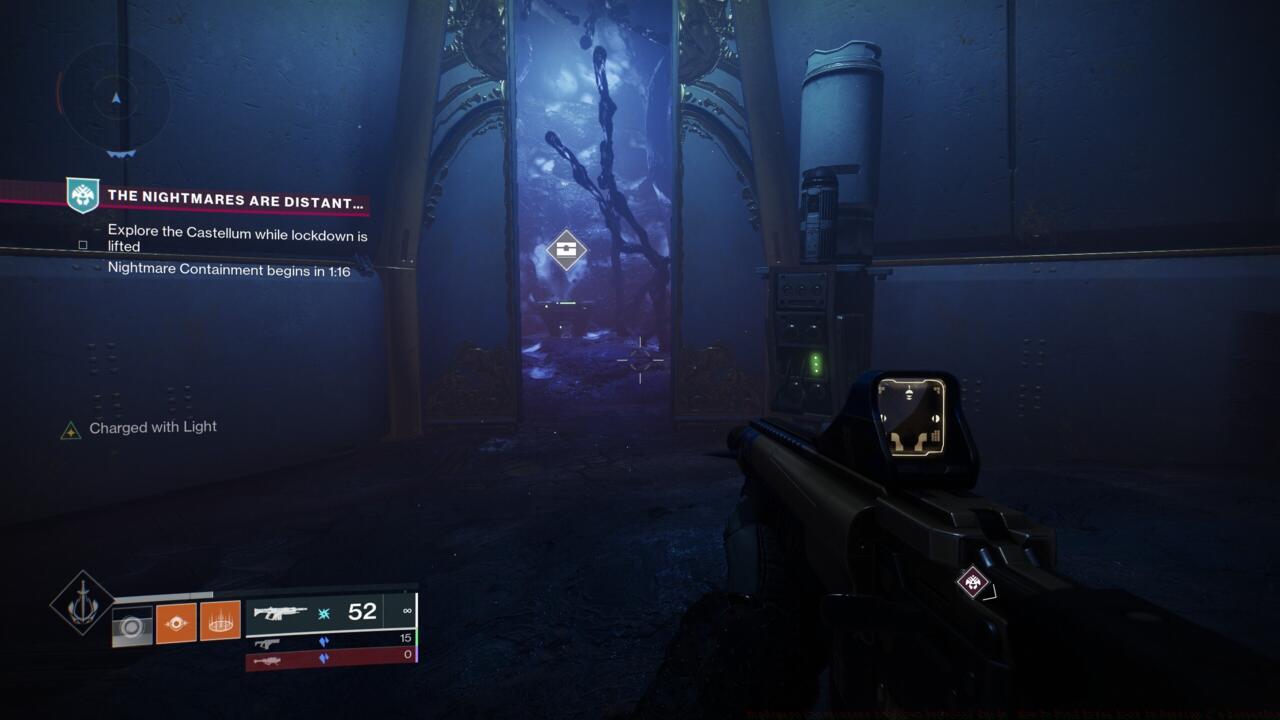Check the Explore the Castellum objective checkbox
This screenshot has width=1280, height=720.
click(83, 244)
